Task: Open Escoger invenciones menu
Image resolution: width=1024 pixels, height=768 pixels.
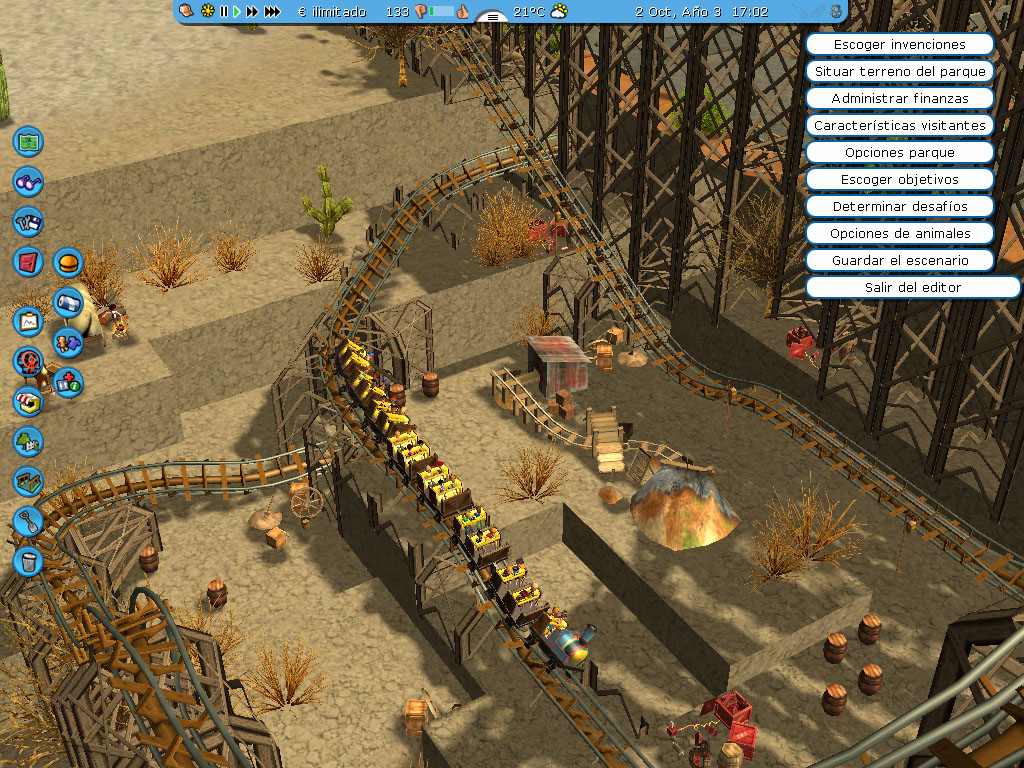Action: click(899, 44)
